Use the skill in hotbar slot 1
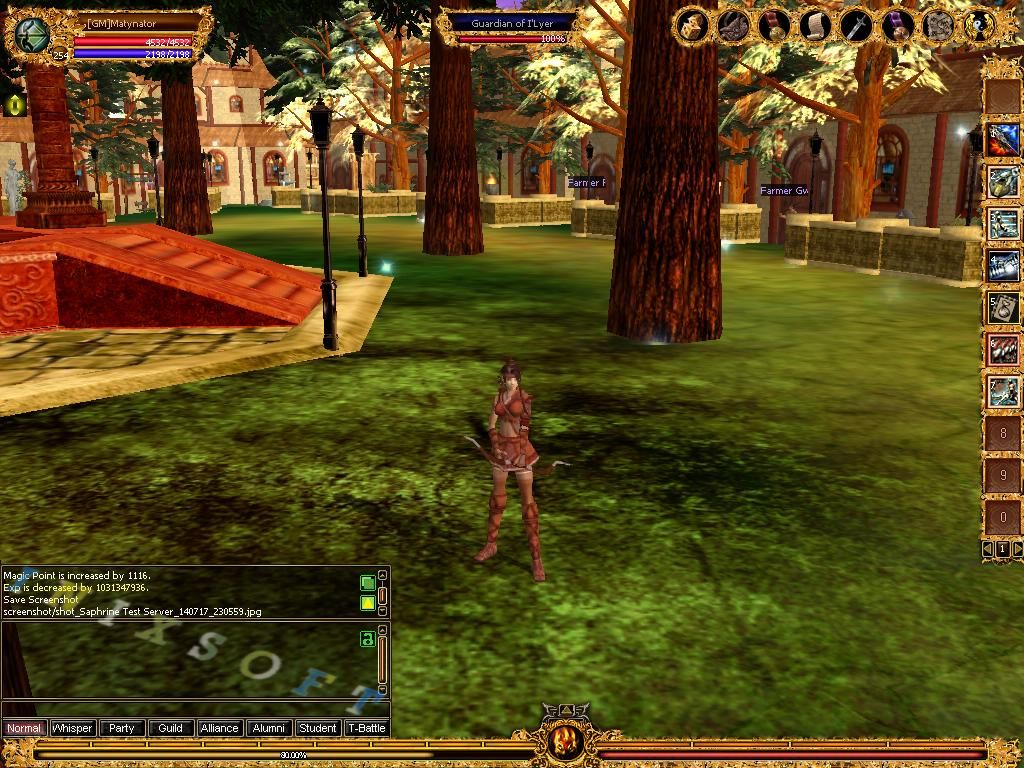The image size is (1024, 768). pyautogui.click(x=1002, y=139)
